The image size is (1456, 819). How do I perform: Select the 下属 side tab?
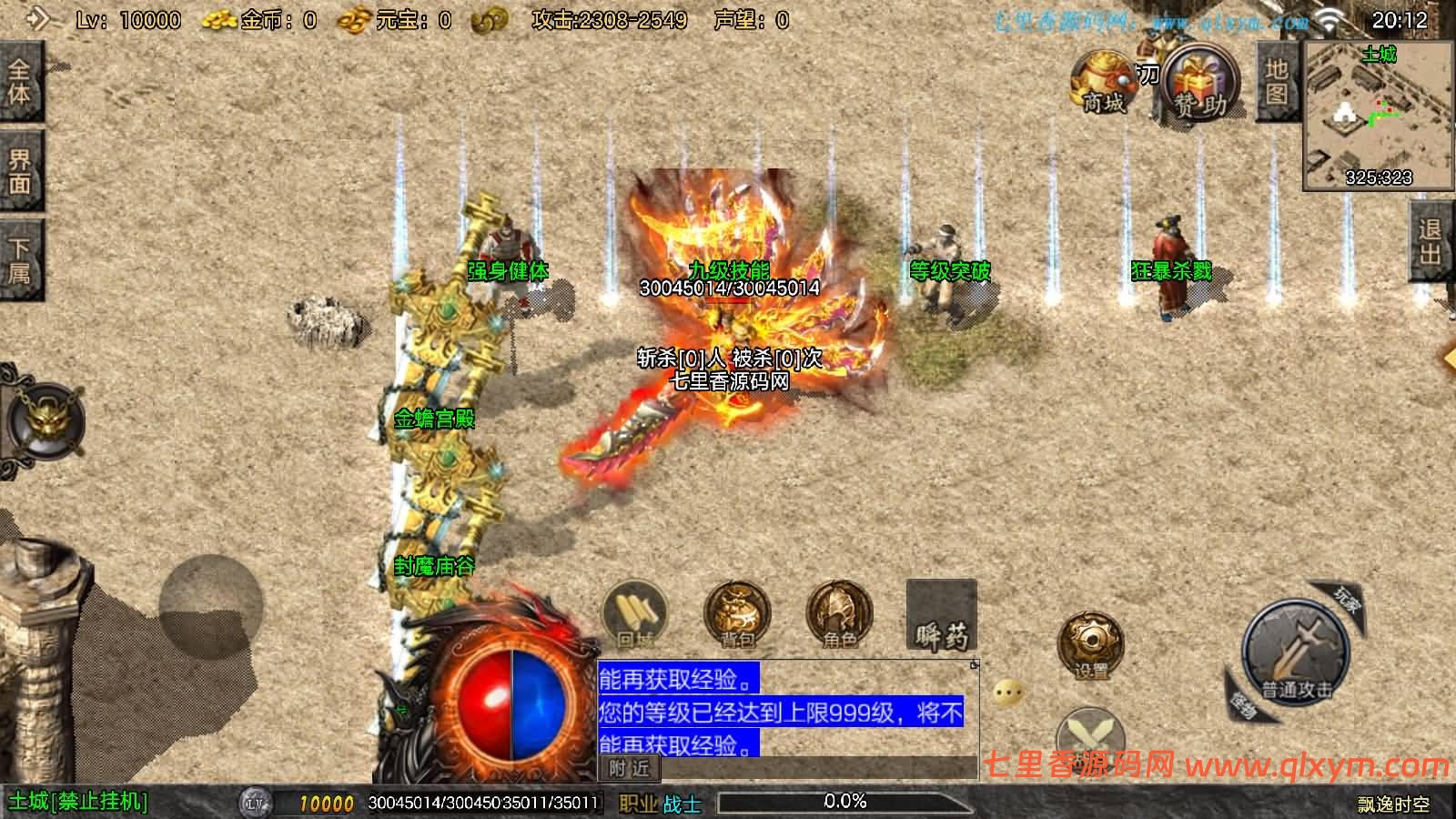click(x=20, y=260)
